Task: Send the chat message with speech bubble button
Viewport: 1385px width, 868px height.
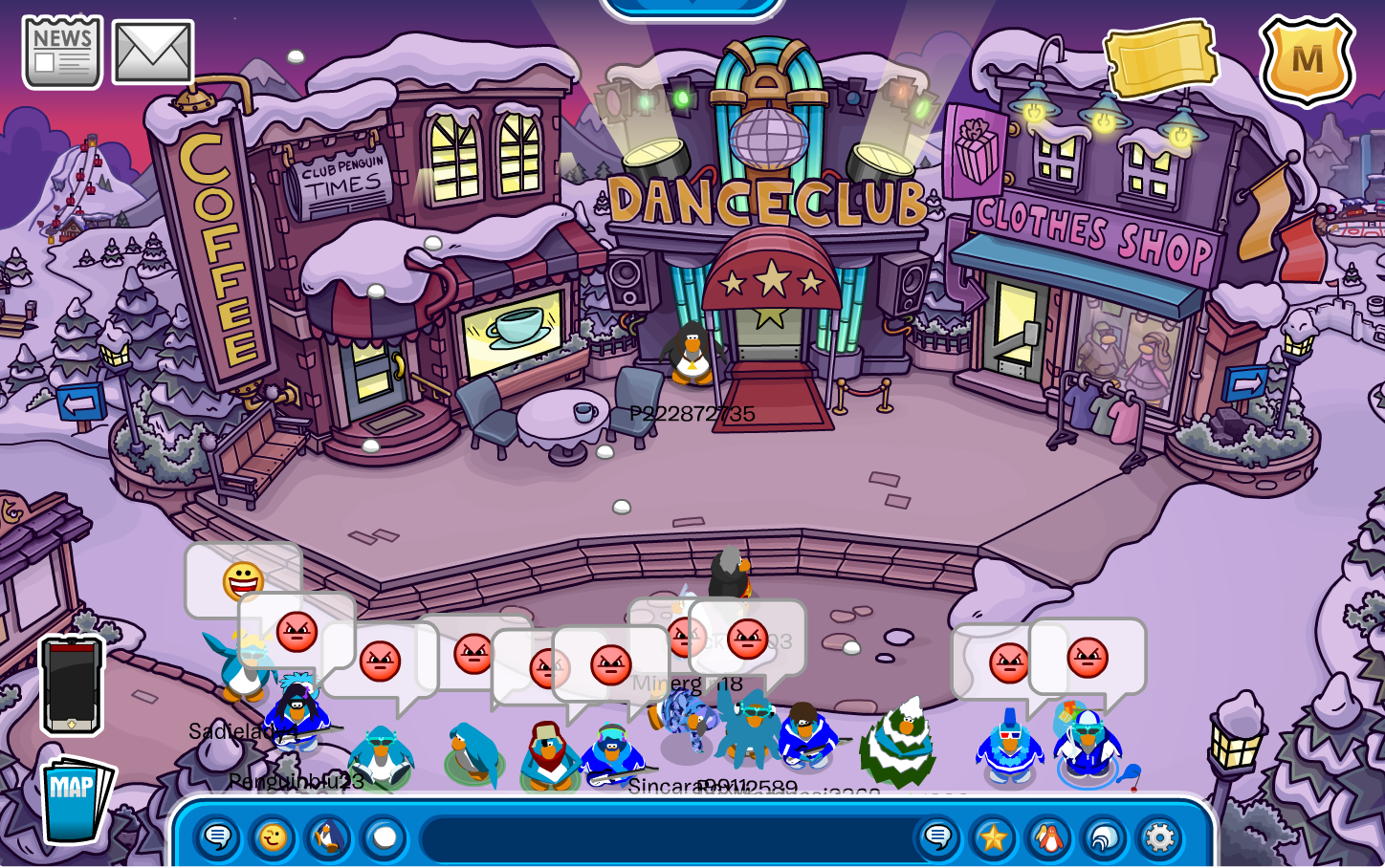Action: (937, 838)
